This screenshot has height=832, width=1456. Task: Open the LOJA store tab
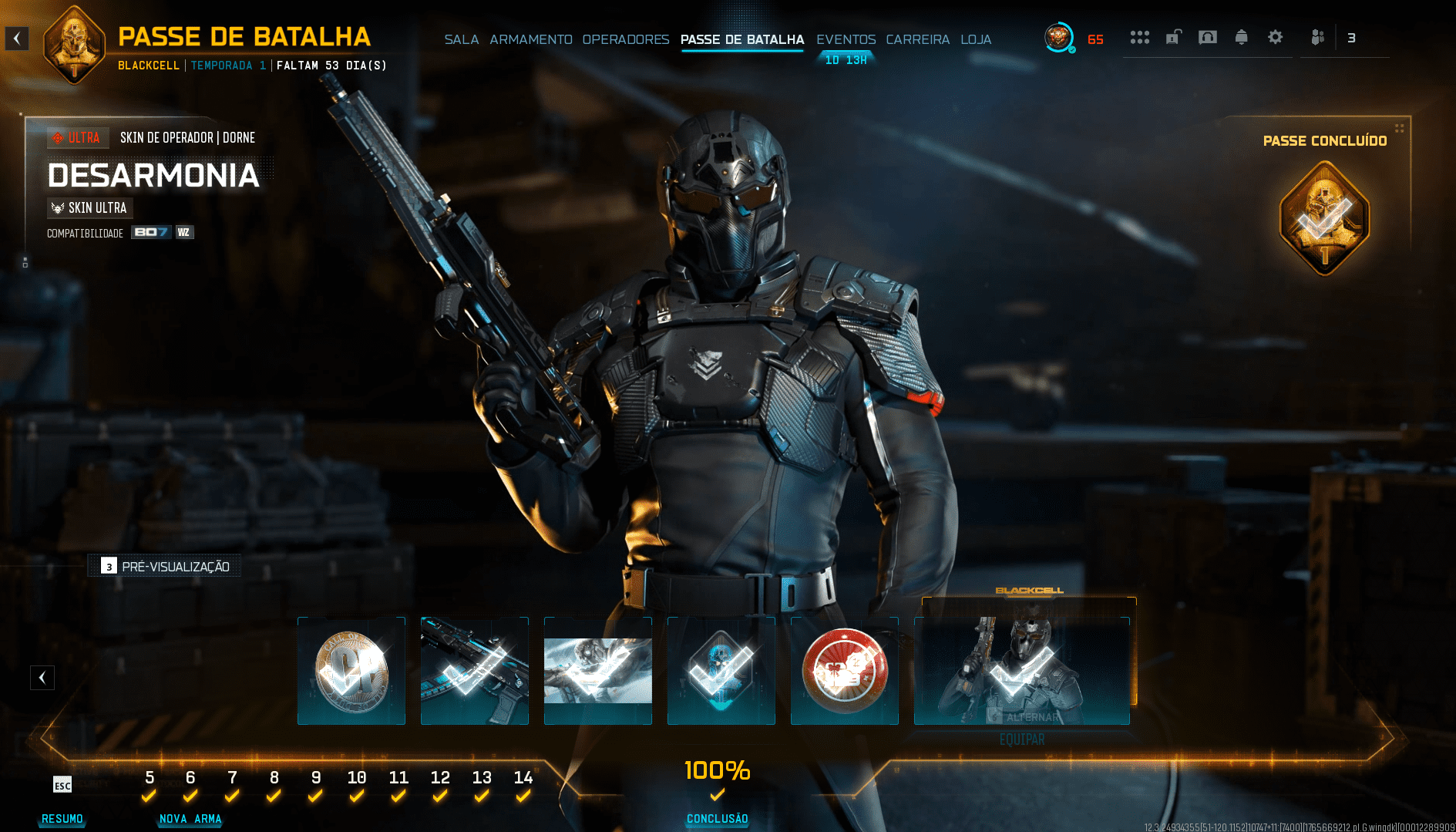click(x=975, y=39)
